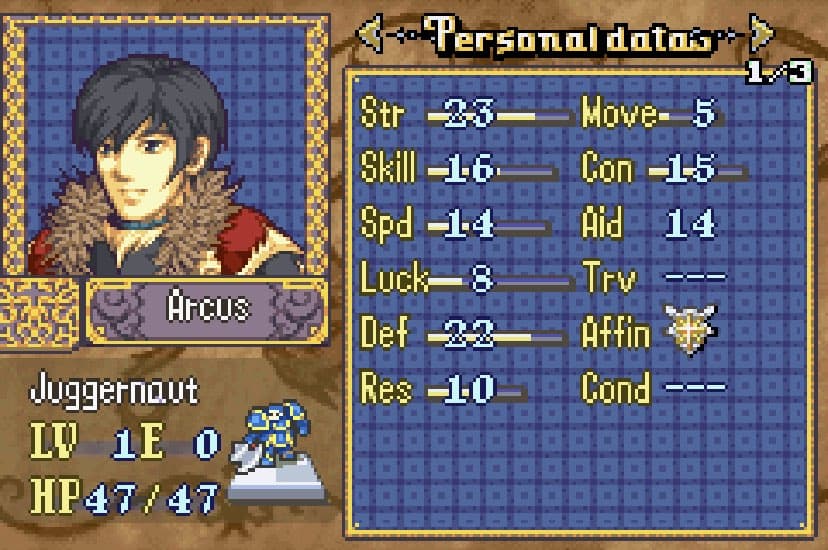
Task: Select the Move stat entry
Action: (619, 114)
